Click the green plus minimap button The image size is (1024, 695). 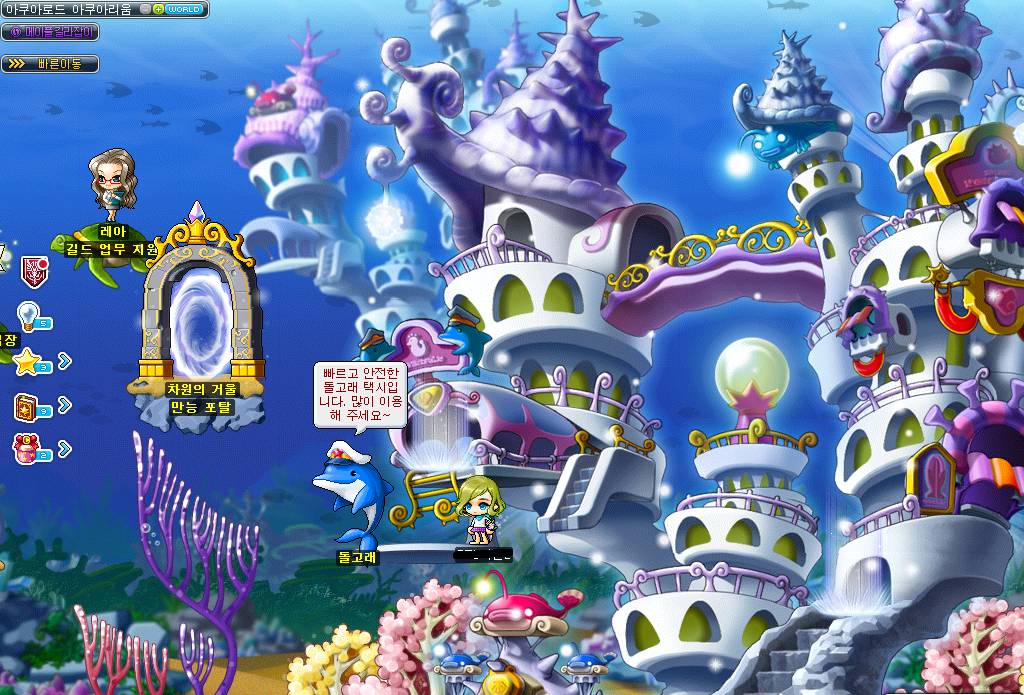click(159, 9)
